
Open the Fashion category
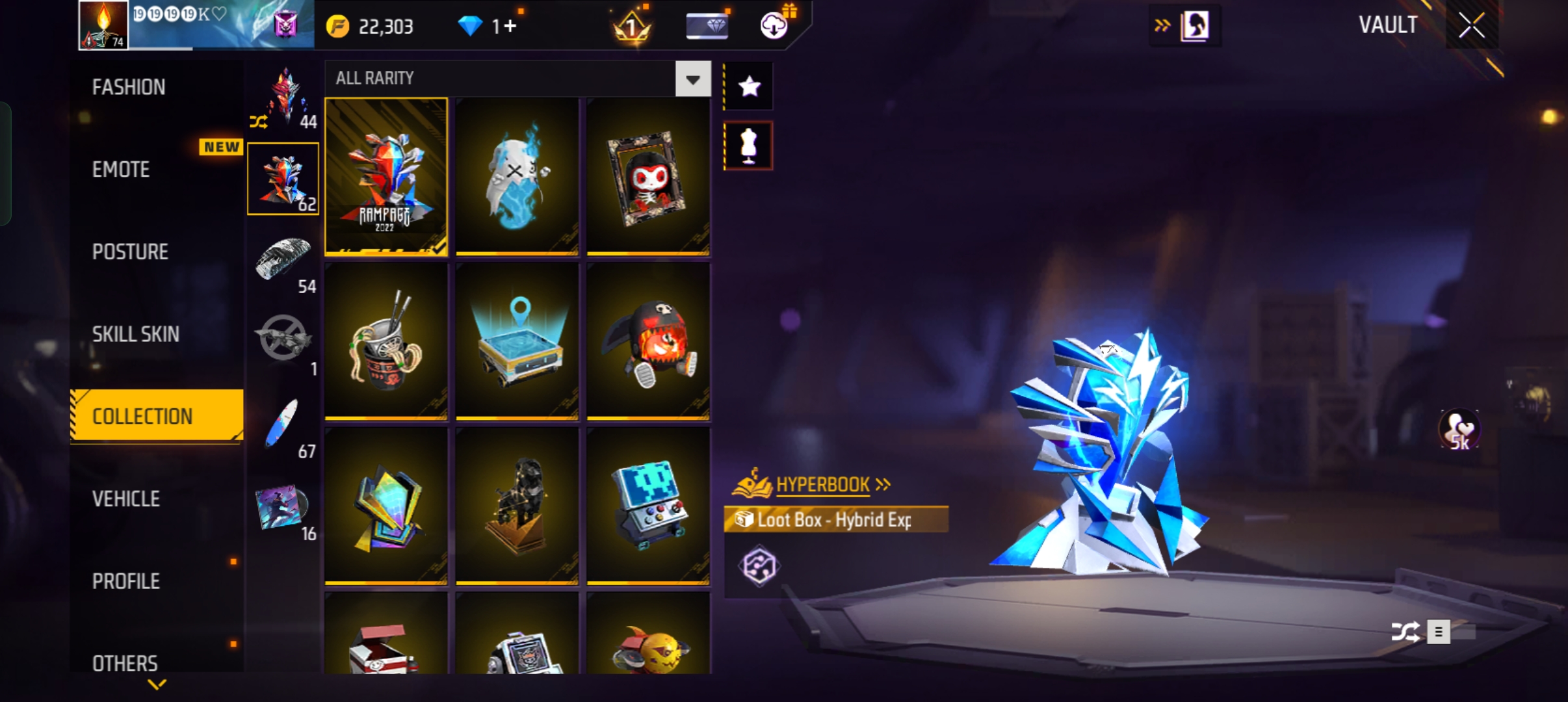(129, 87)
